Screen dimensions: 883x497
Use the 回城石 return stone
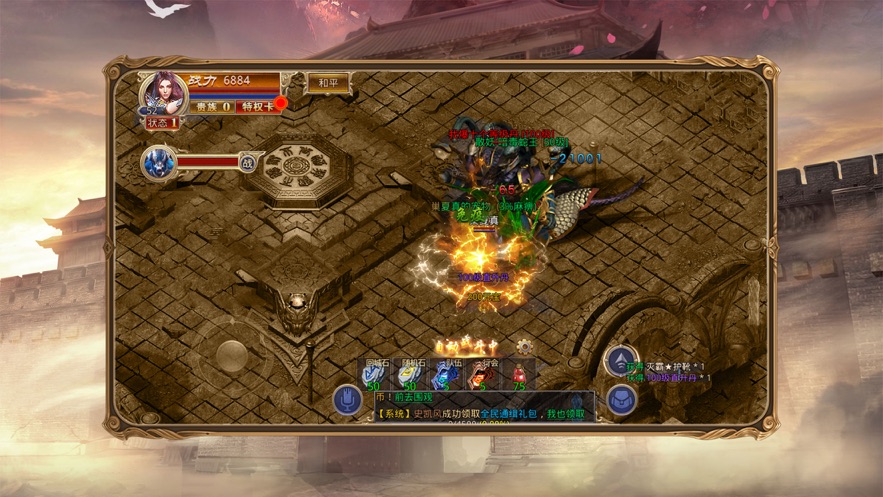377,374
